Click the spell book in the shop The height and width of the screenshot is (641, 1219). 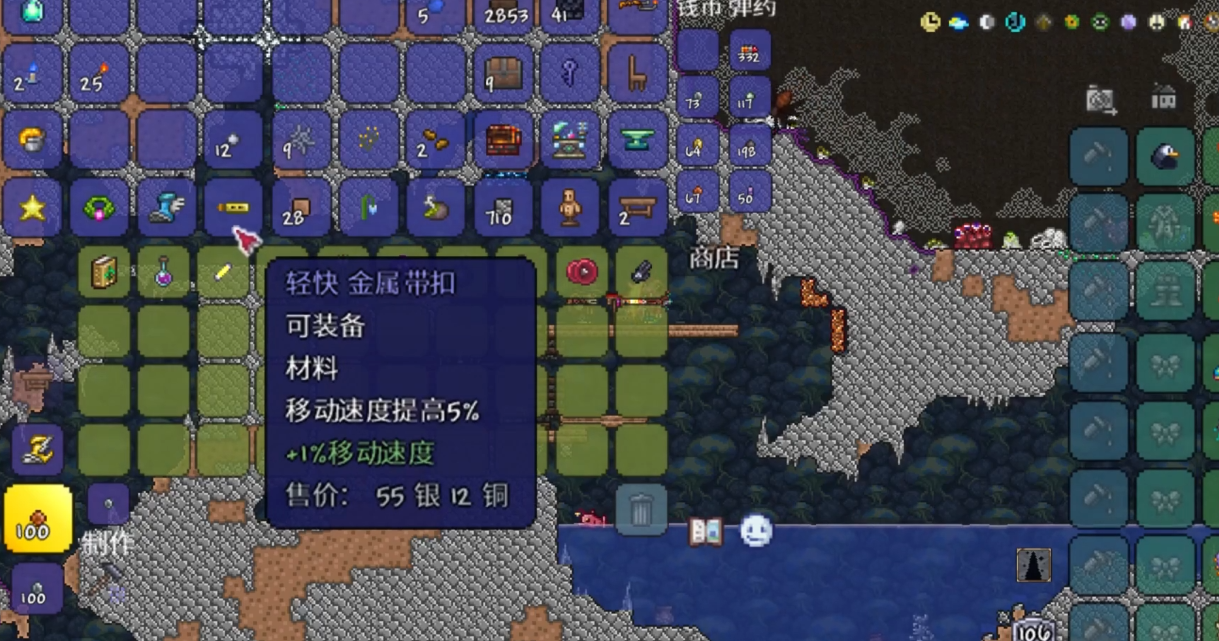[x=104, y=272]
